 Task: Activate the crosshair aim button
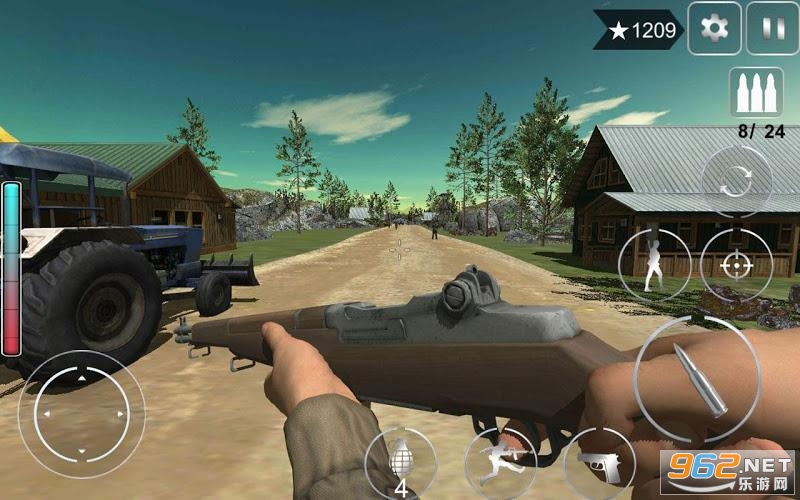(736, 264)
